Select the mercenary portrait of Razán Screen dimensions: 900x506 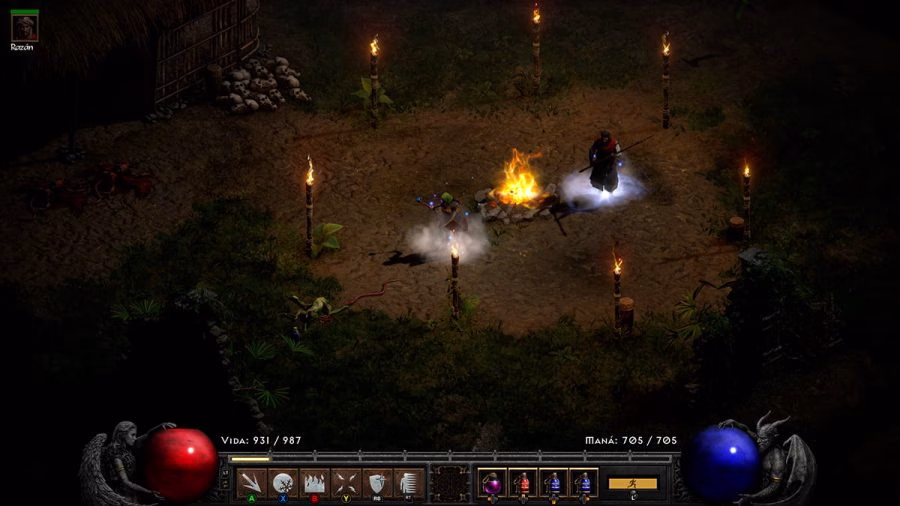point(24,27)
